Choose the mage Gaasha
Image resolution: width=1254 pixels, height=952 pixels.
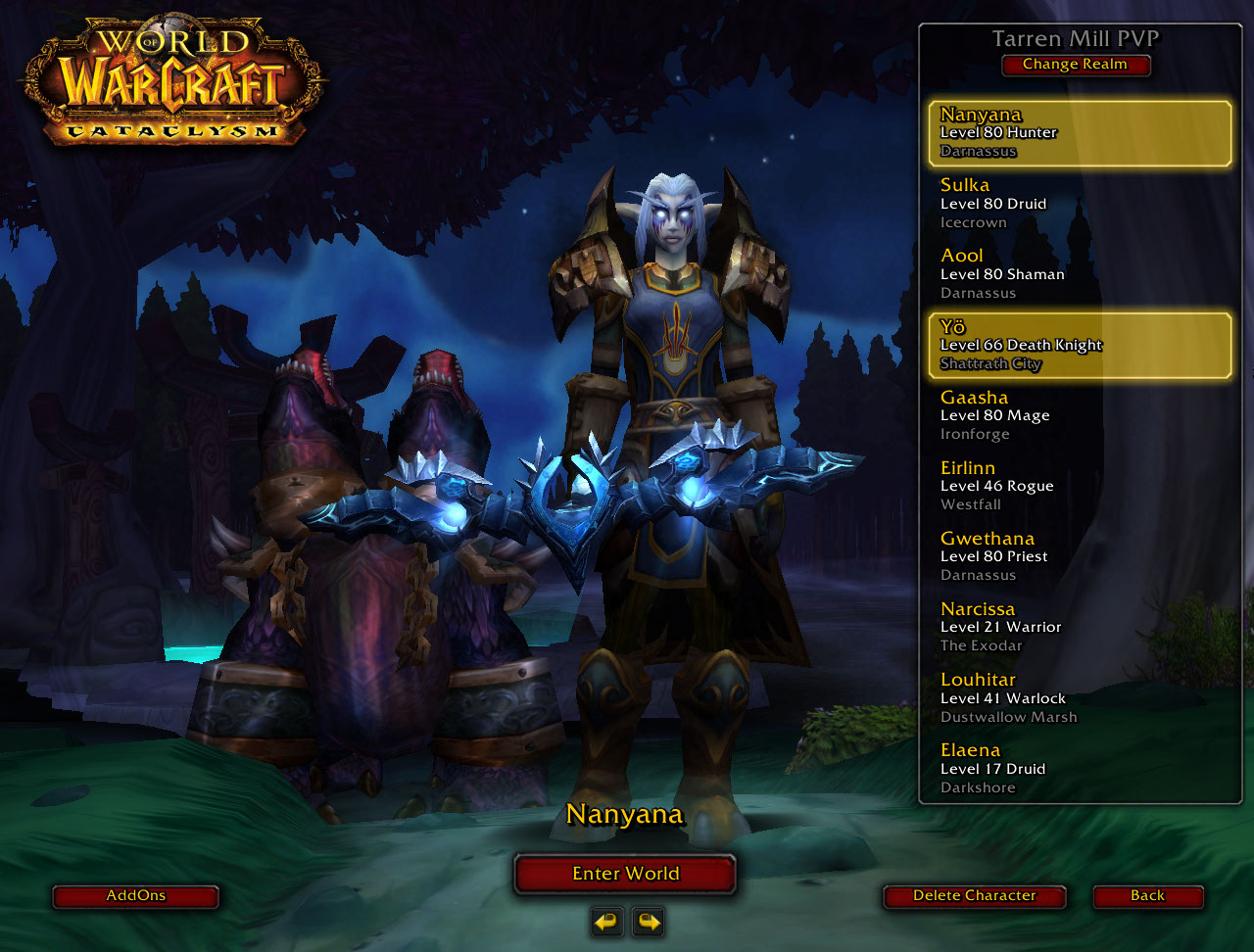(1079, 415)
